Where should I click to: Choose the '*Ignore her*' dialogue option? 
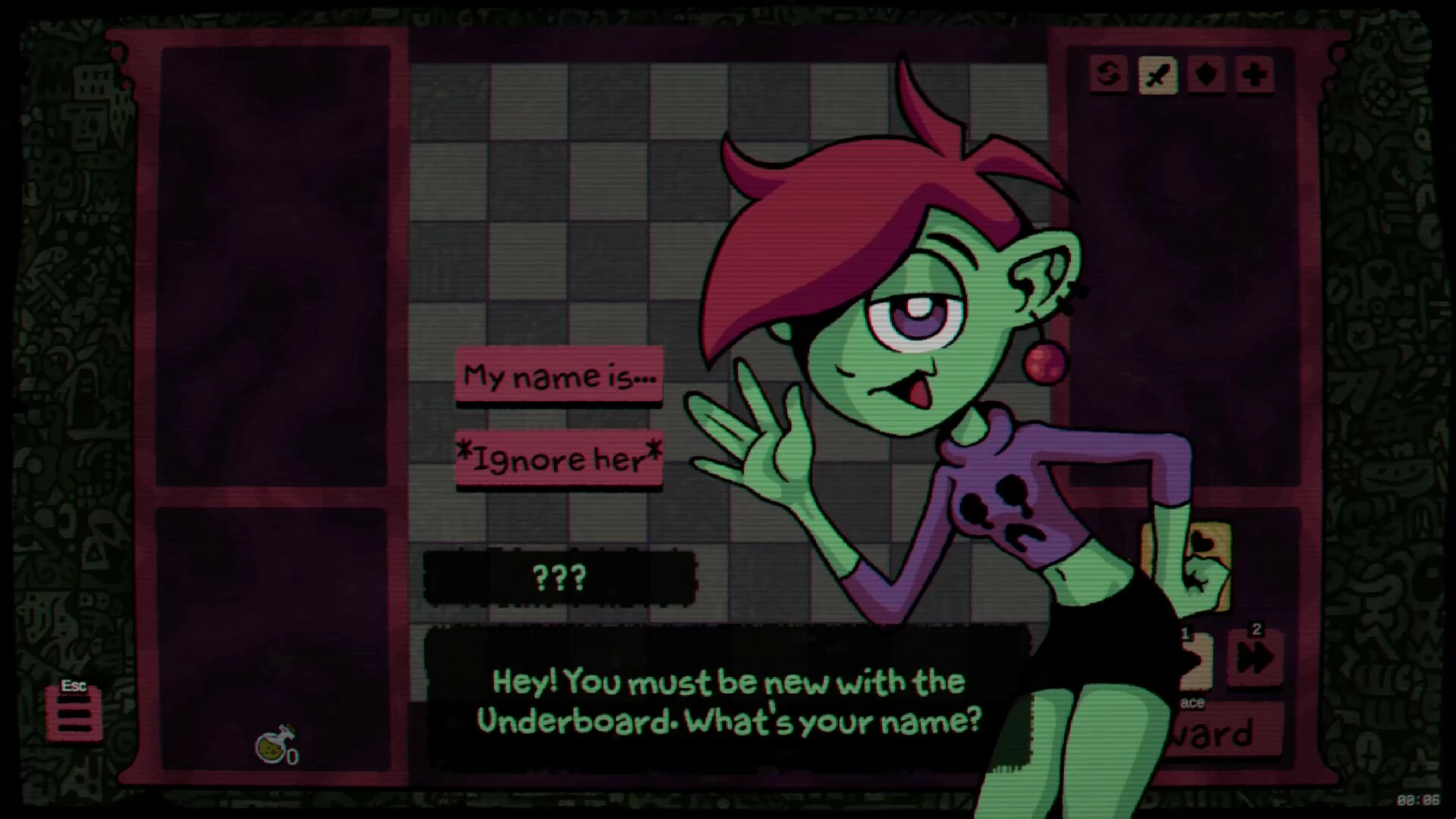(560, 458)
